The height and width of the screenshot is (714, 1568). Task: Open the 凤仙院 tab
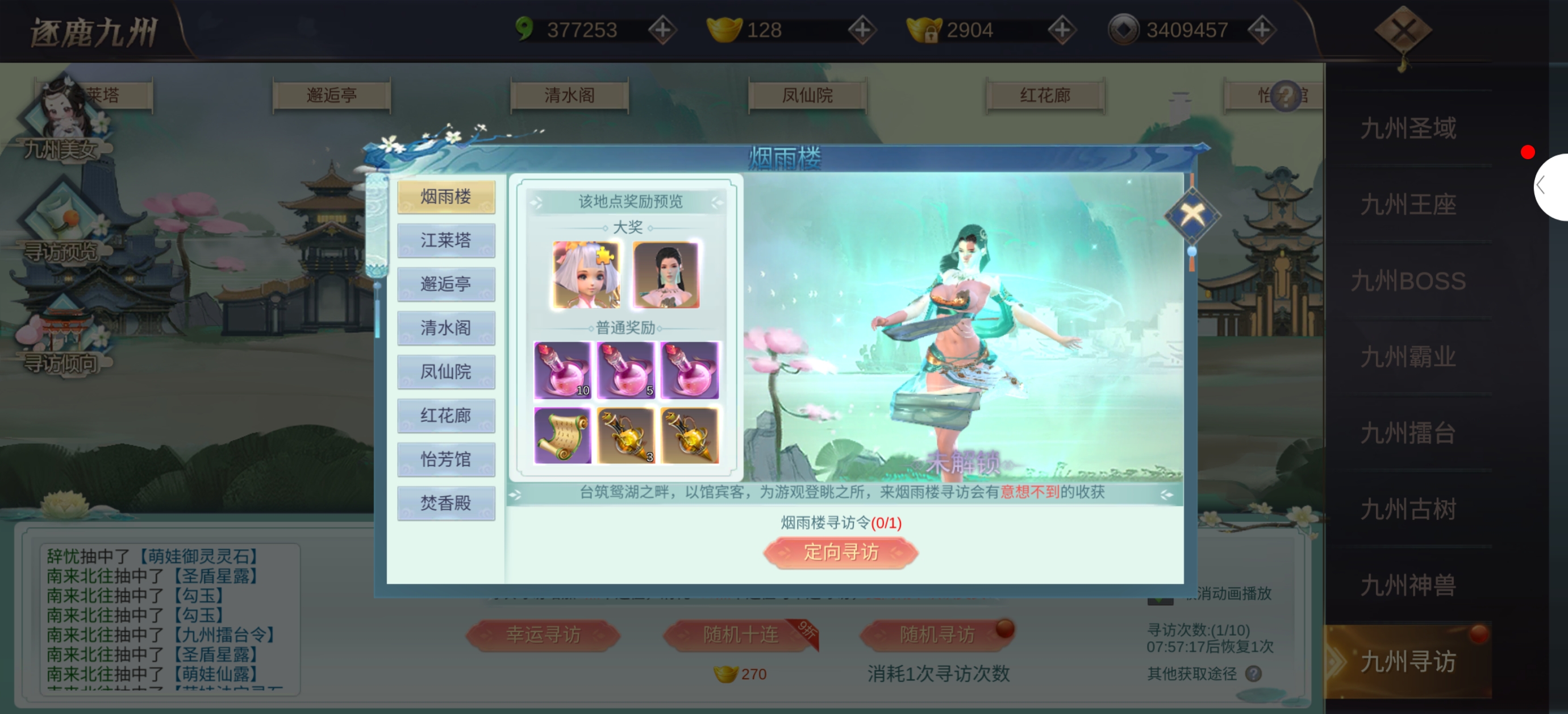pyautogui.click(x=445, y=372)
